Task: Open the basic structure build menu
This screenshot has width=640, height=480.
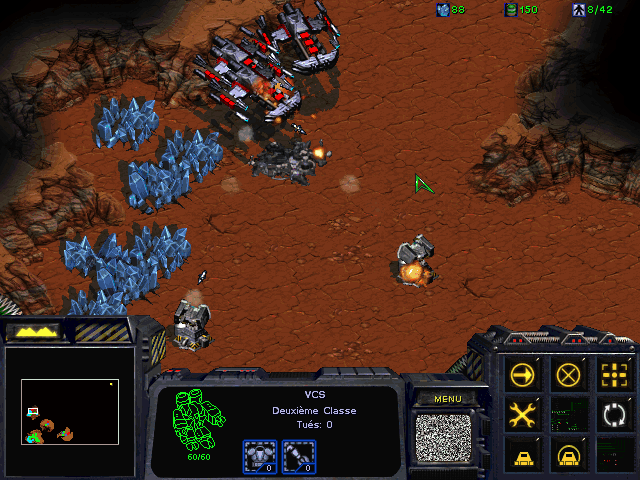Action: [x=522, y=453]
